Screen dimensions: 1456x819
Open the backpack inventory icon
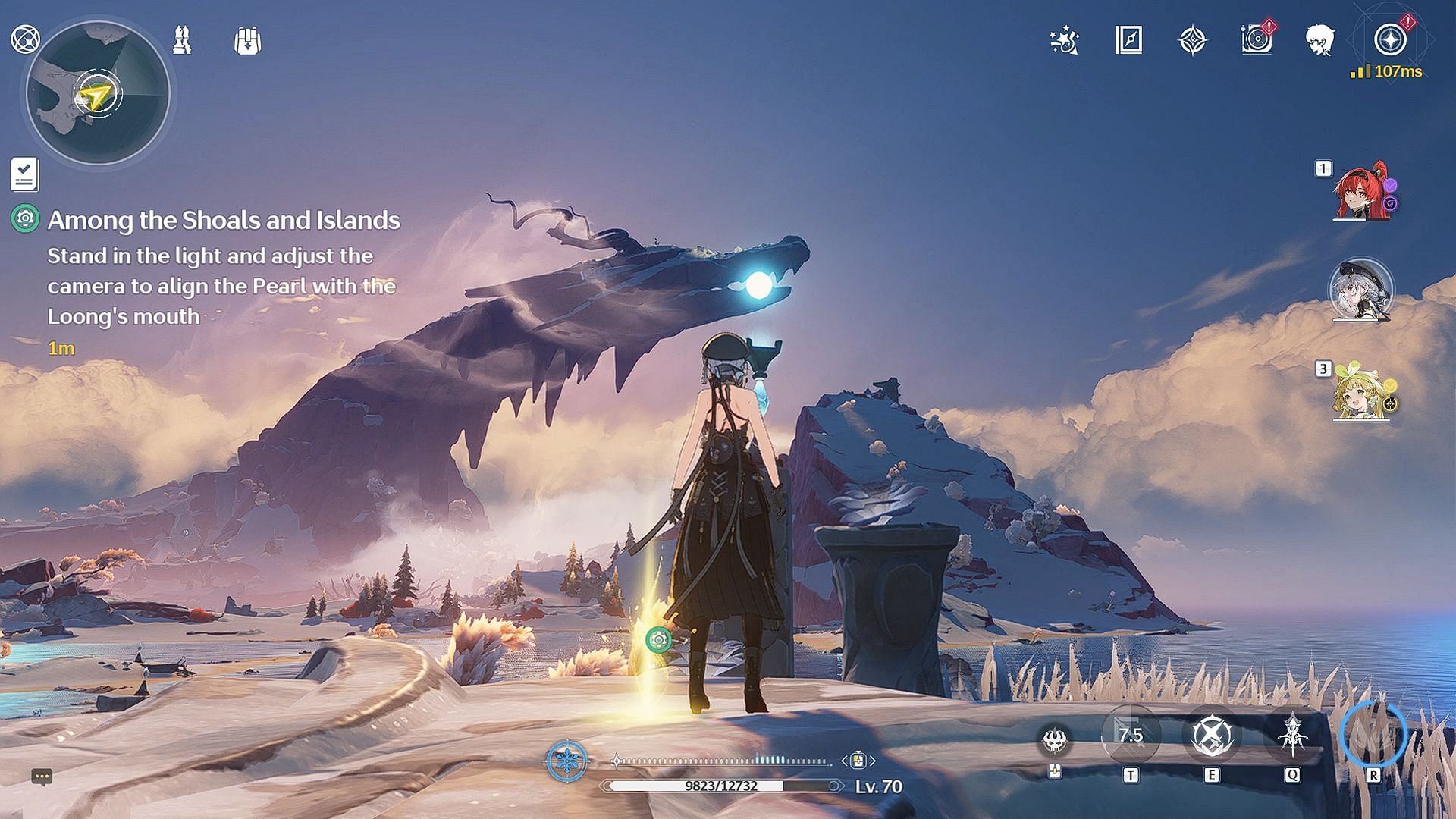247,41
